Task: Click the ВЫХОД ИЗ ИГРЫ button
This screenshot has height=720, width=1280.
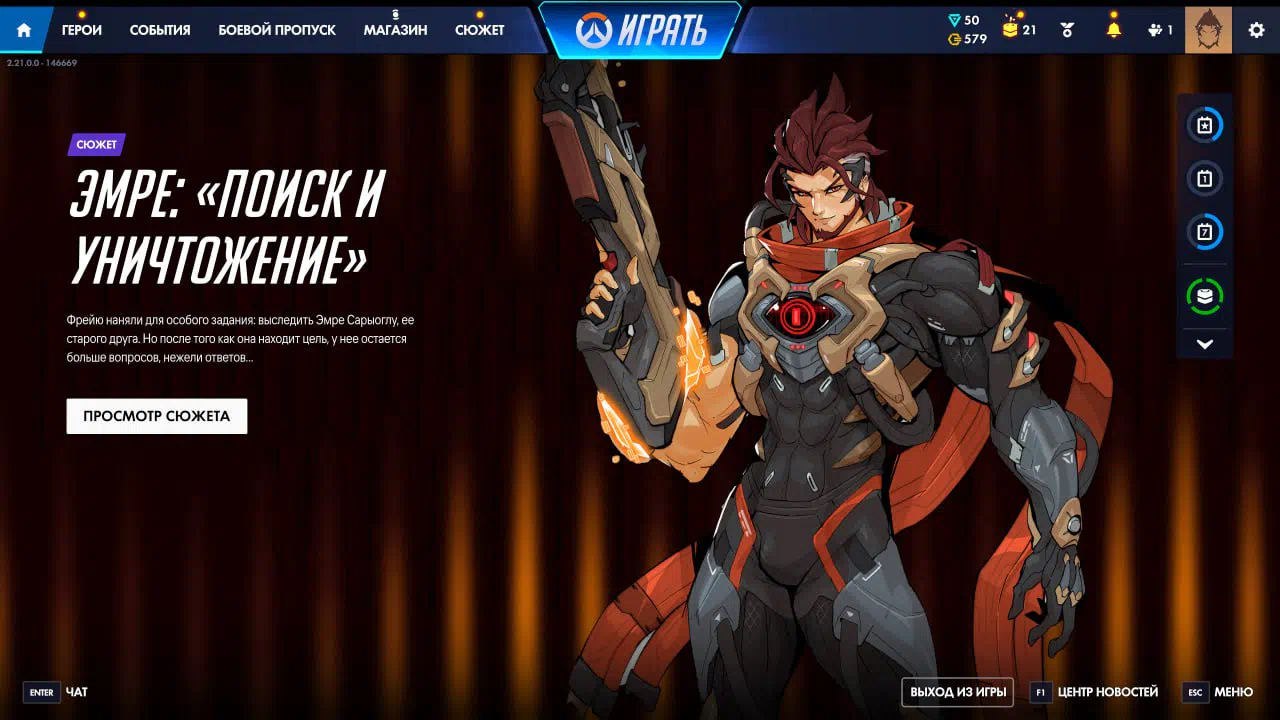Action: click(958, 692)
